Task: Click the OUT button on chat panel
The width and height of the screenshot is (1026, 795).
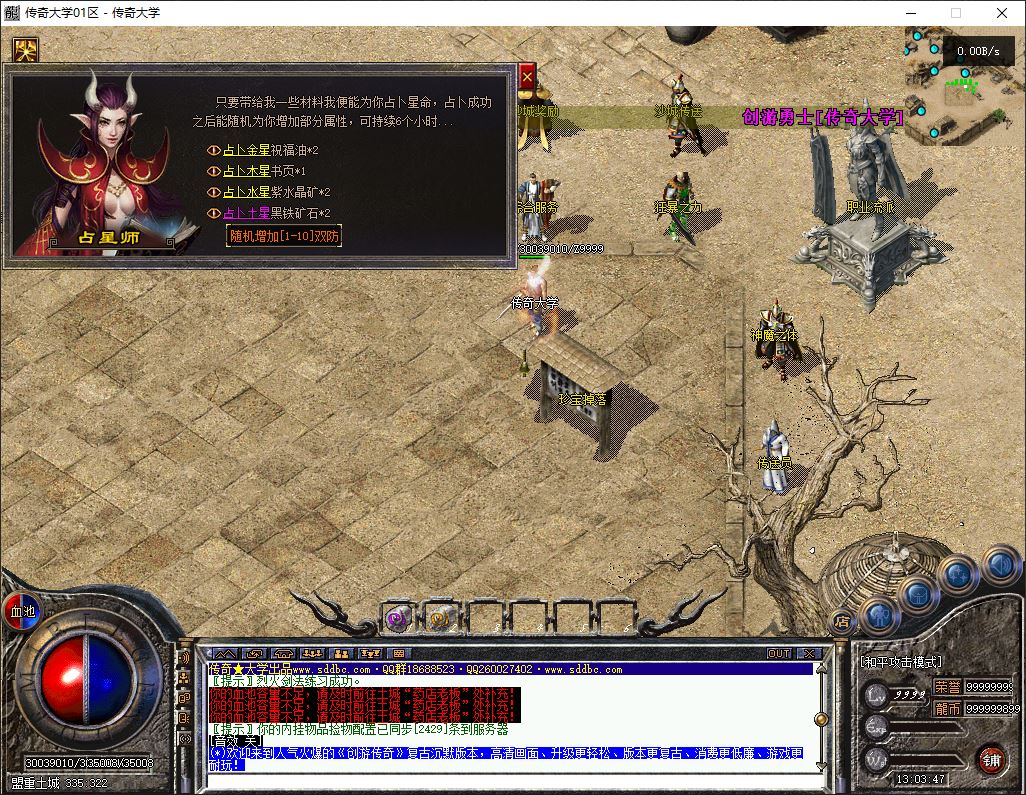Action: point(779,653)
